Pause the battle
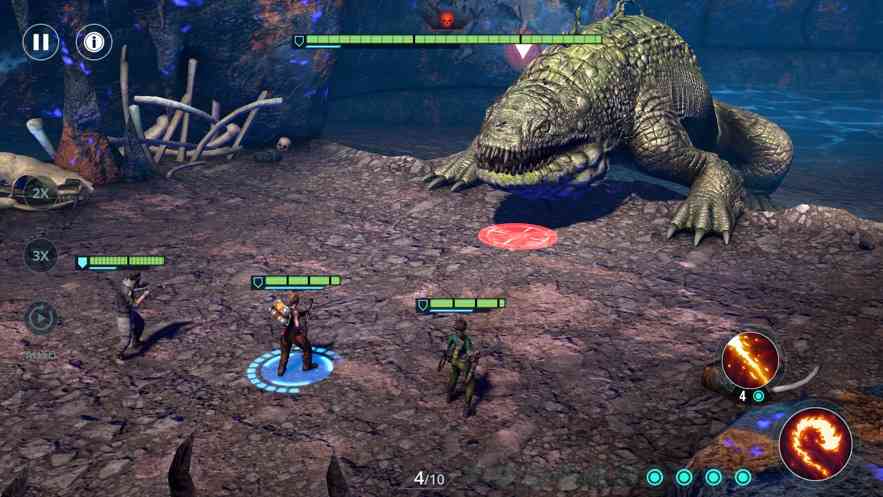 [x=41, y=42]
